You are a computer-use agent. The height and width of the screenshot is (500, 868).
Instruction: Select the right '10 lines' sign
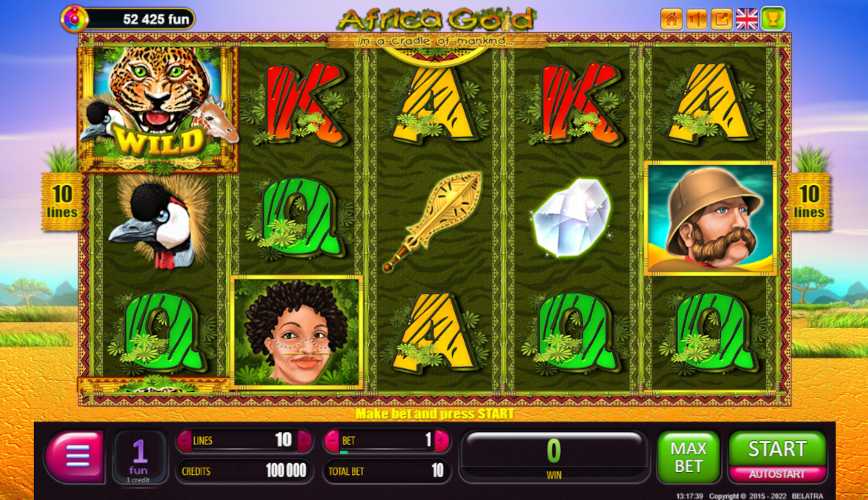click(809, 201)
